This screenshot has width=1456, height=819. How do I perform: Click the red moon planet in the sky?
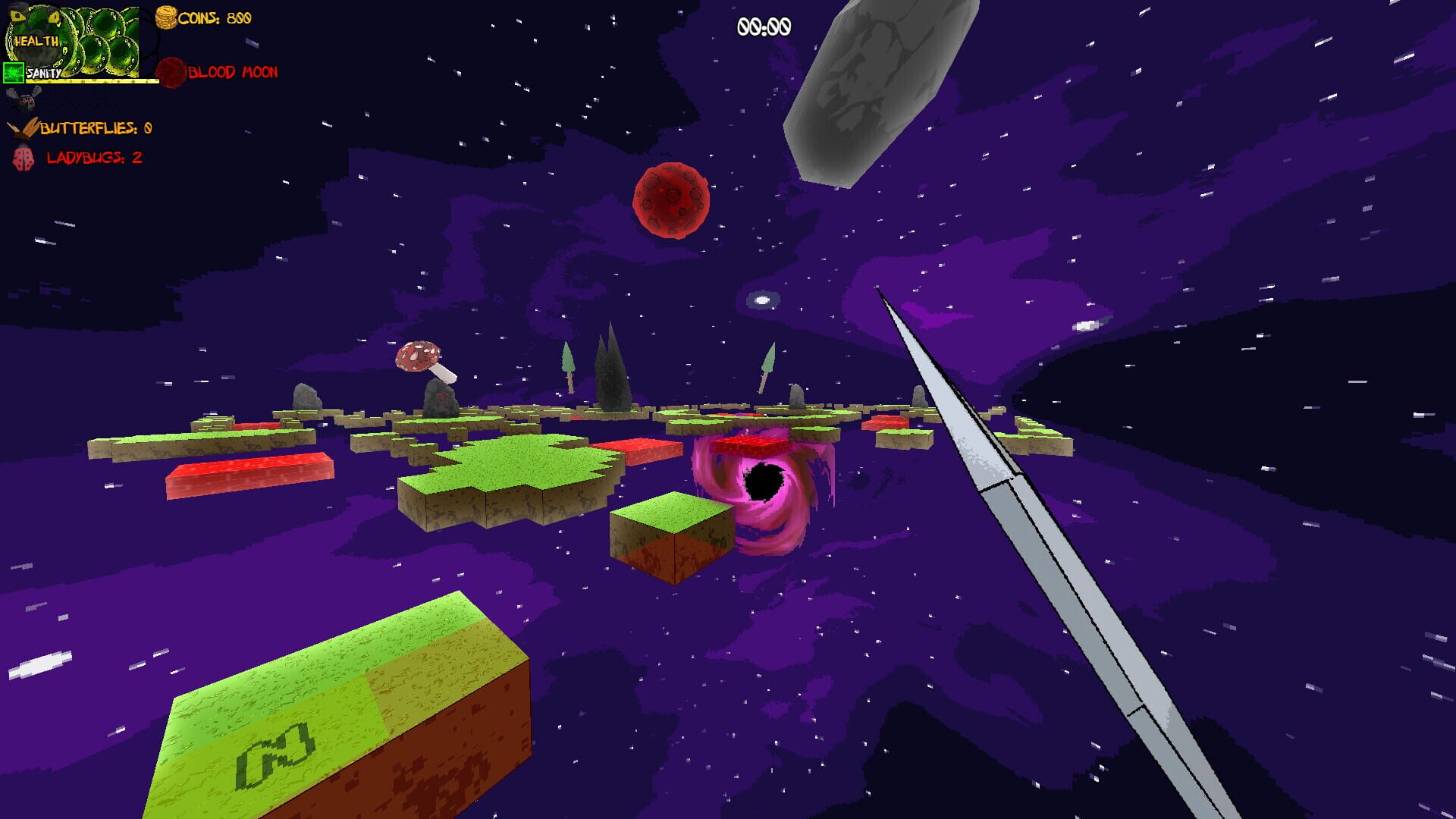[671, 202]
